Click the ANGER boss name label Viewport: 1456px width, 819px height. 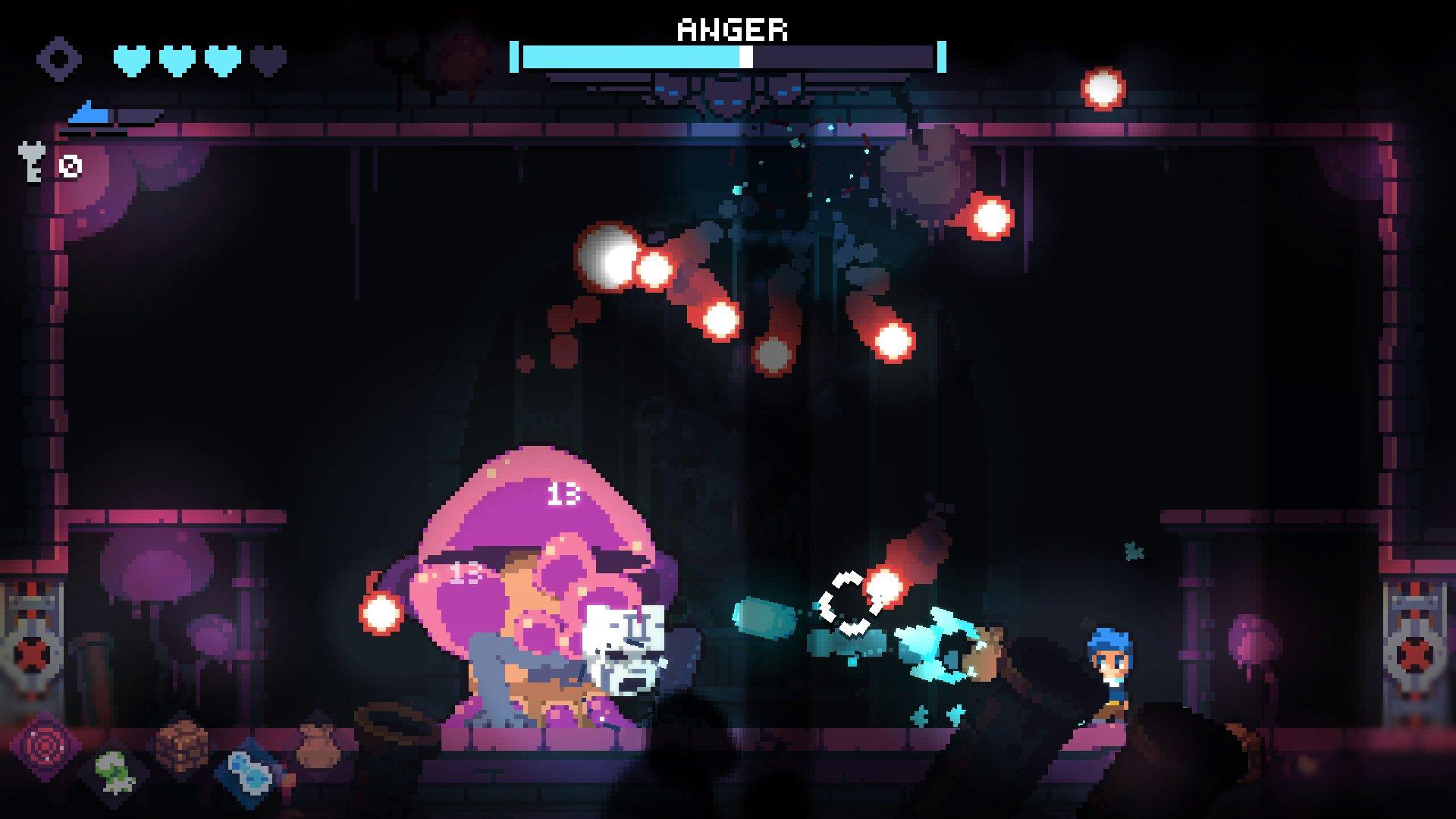(730, 30)
